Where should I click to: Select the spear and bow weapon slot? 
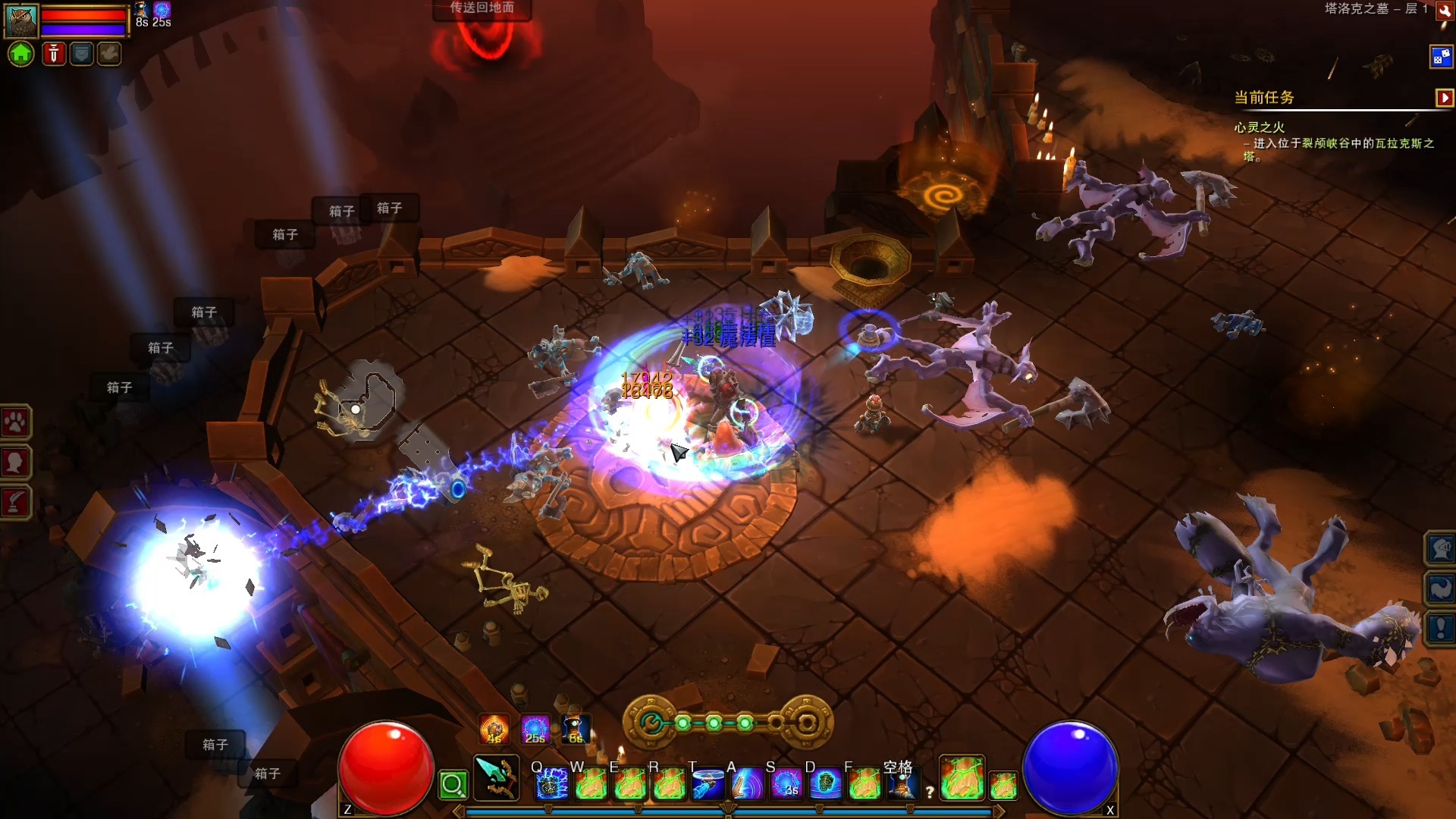pyautogui.click(x=497, y=778)
